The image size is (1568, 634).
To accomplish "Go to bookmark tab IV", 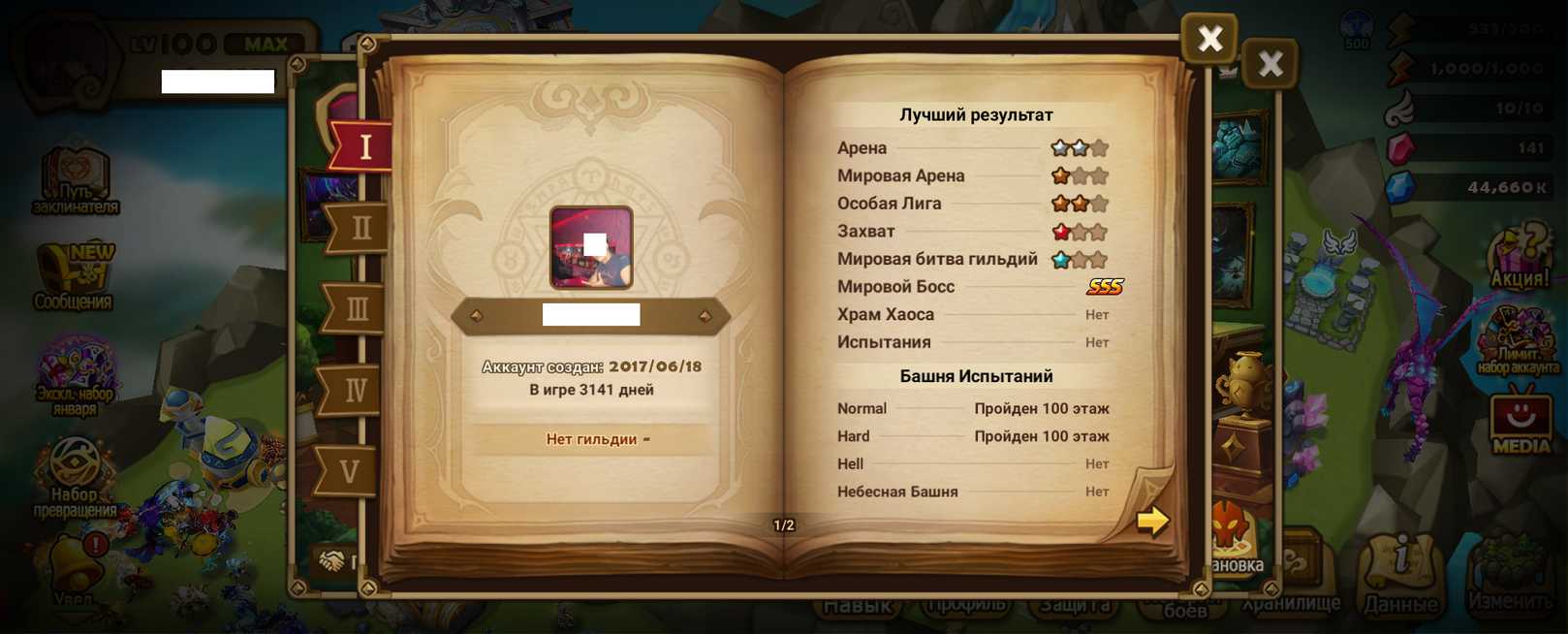I will [354, 390].
